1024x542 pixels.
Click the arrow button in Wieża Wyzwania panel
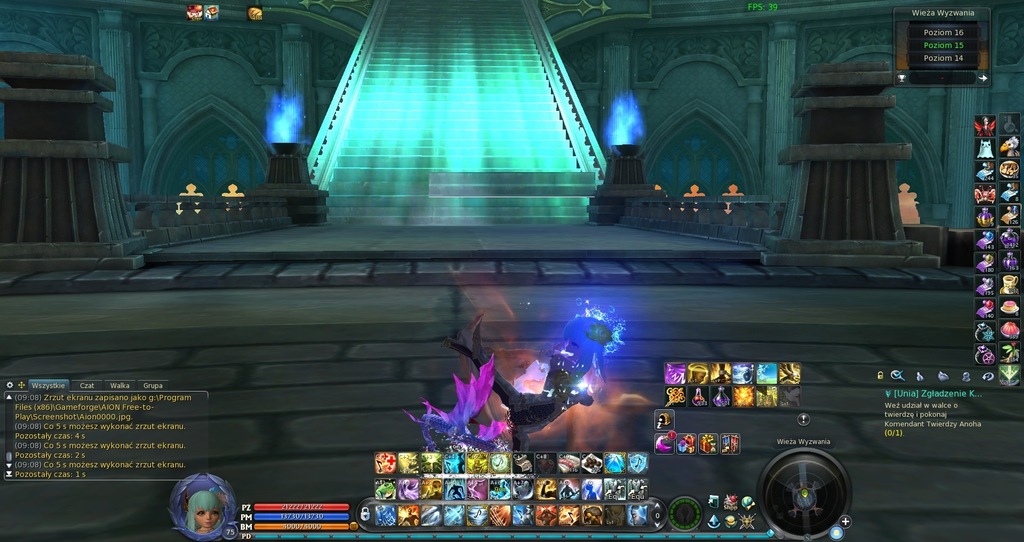point(982,78)
